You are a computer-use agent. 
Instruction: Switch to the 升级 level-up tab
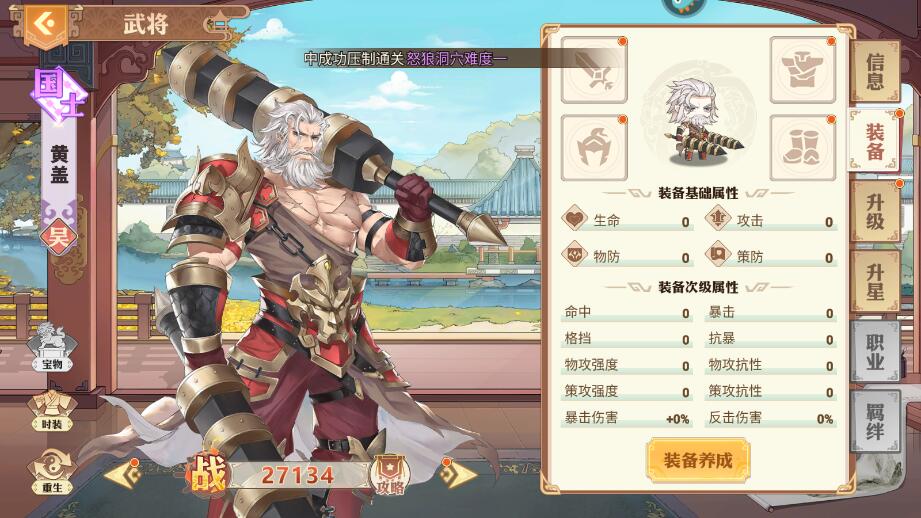coord(875,210)
